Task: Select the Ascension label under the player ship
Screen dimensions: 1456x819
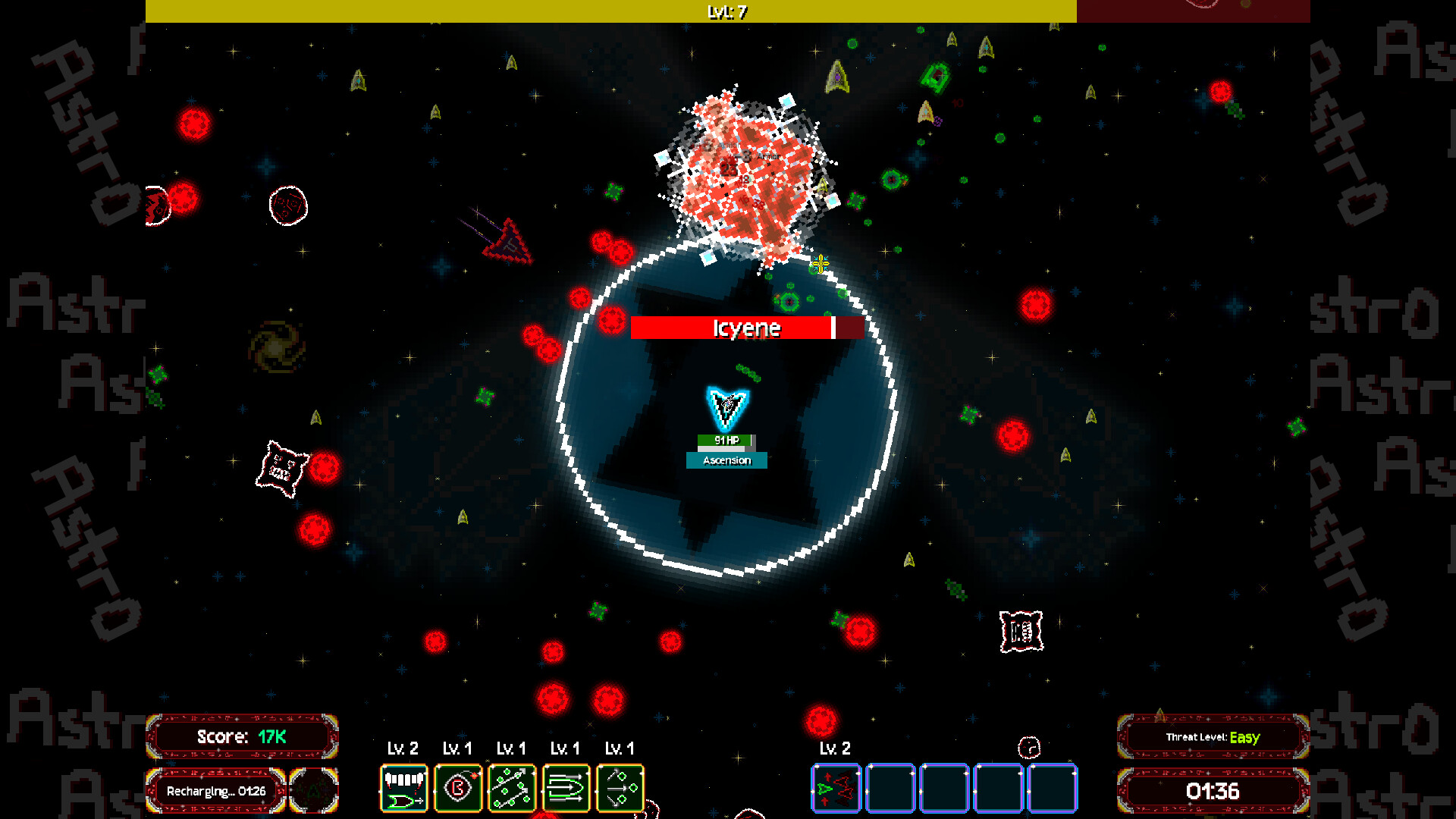Action: click(726, 460)
